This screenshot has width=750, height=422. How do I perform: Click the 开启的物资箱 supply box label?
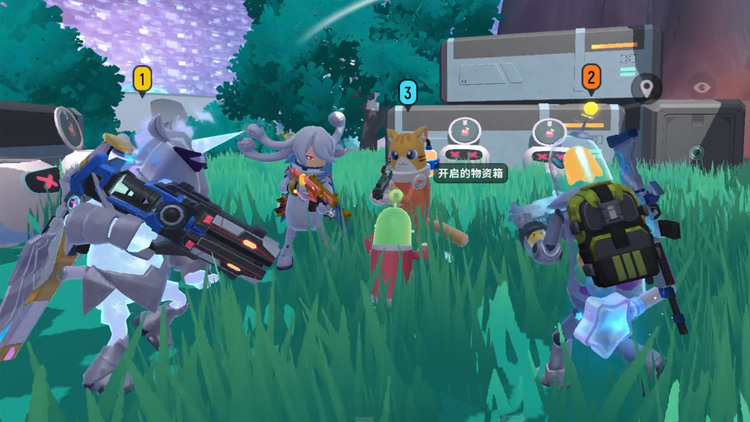coord(469,173)
